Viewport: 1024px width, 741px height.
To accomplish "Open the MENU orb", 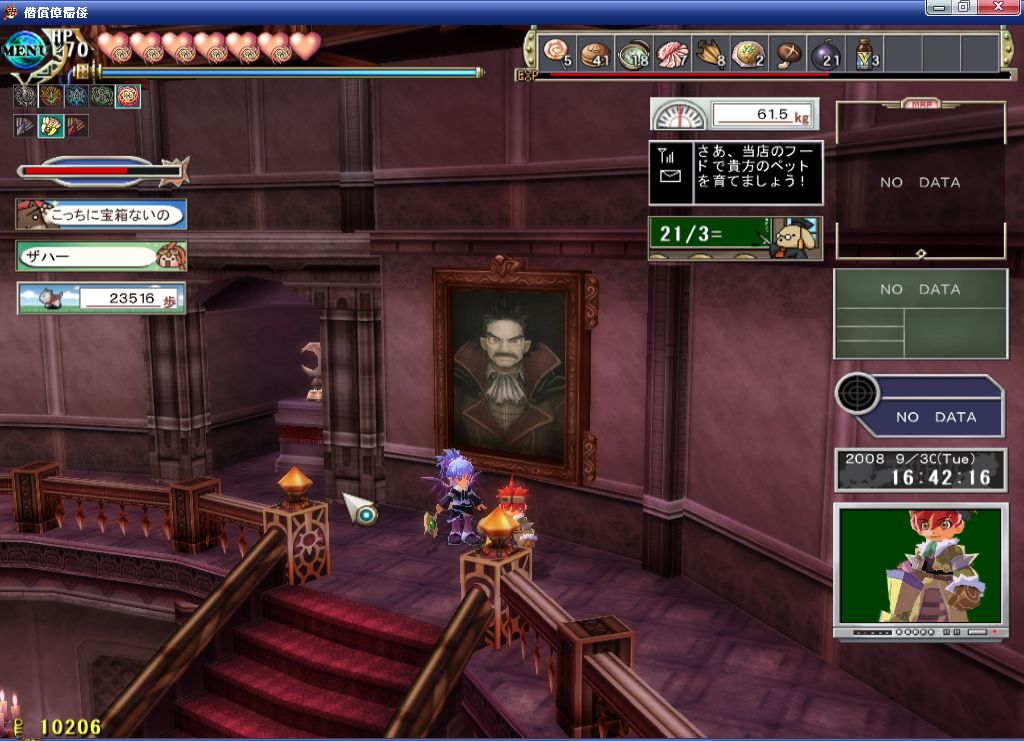I will (x=27, y=49).
